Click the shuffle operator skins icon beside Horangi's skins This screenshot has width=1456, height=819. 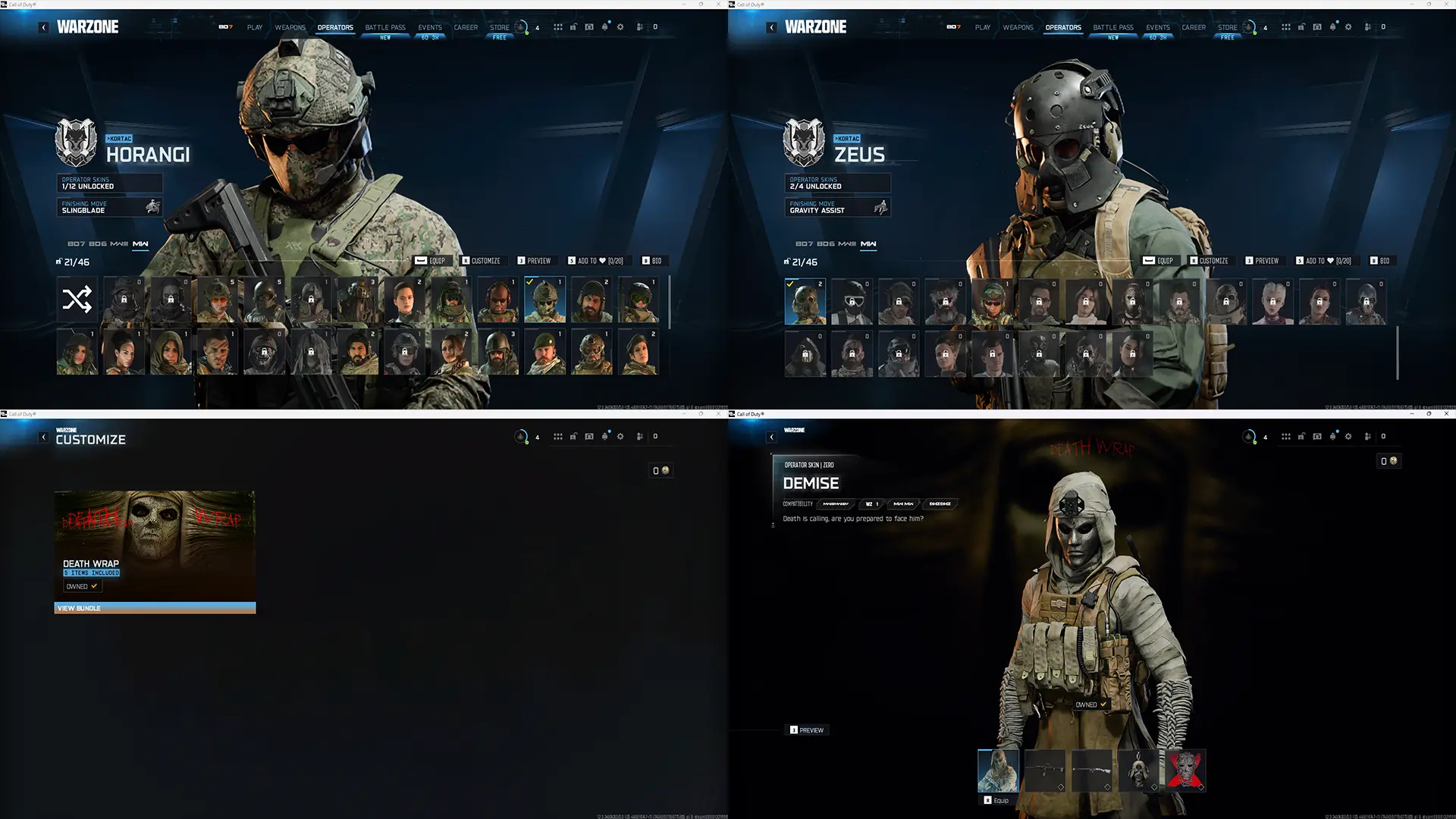pos(77,299)
